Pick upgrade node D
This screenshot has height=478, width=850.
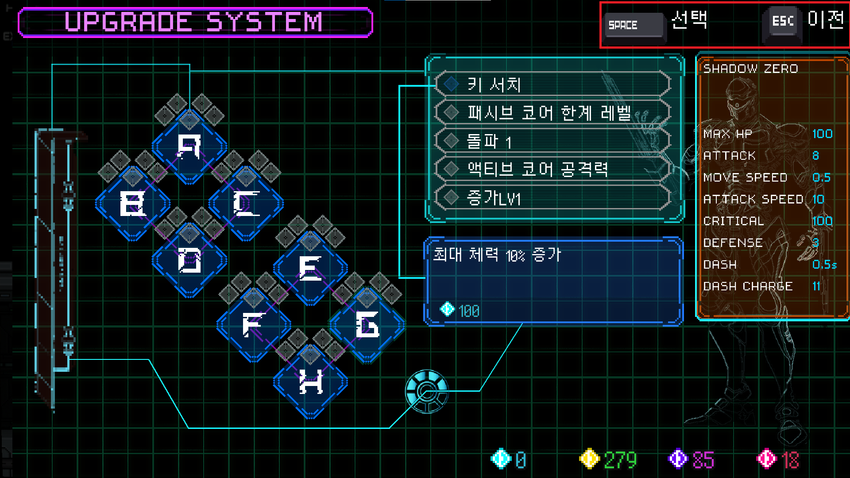point(189,261)
